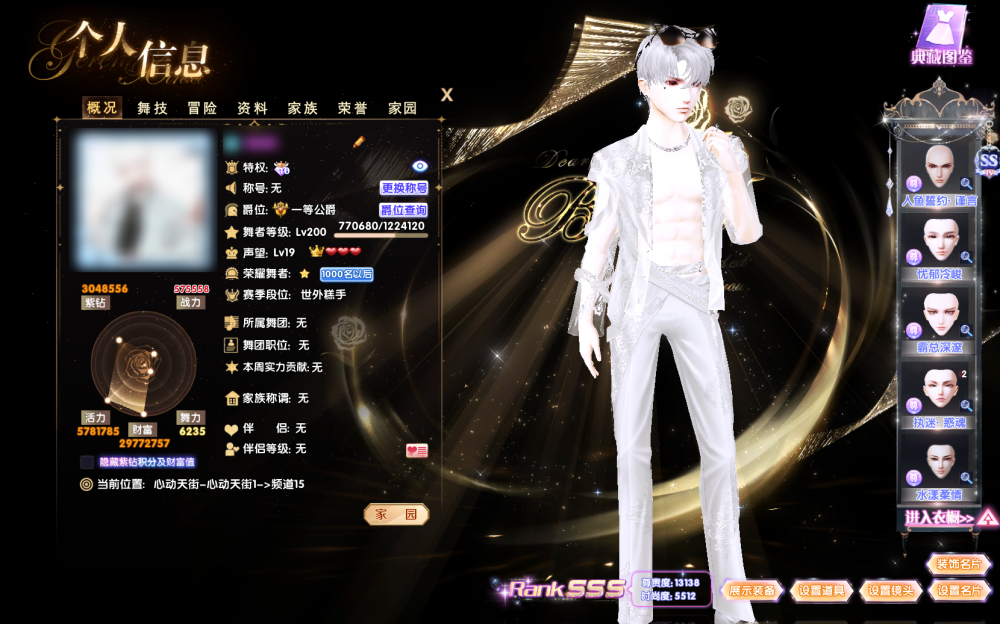The height and width of the screenshot is (624, 1000).
Task: Close the personal info panel
Action: point(447,95)
